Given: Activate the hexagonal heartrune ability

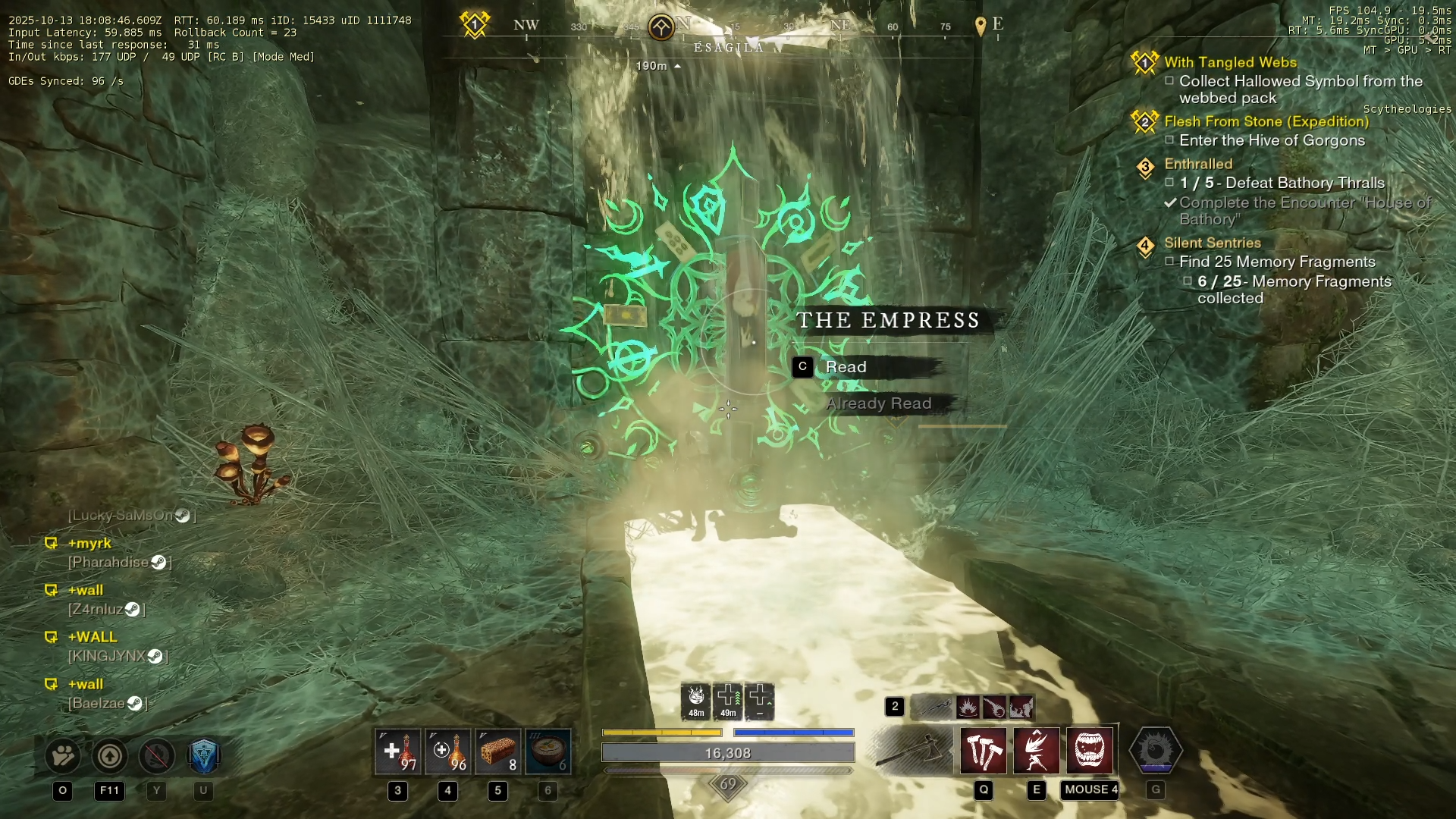Looking at the screenshot, I should click(x=1156, y=751).
